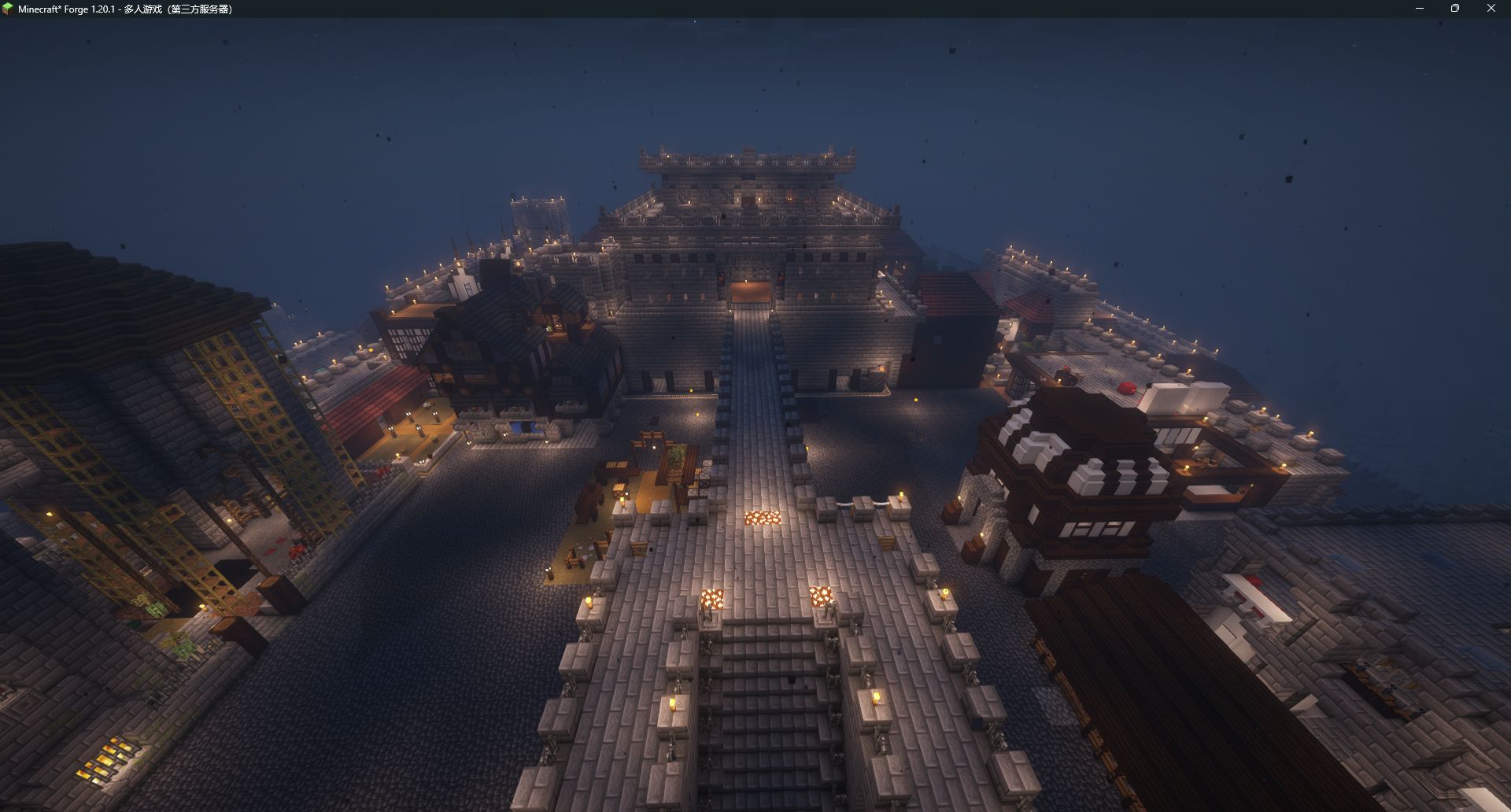
Task: Minimize the Minecraft window
Action: tap(1420, 9)
